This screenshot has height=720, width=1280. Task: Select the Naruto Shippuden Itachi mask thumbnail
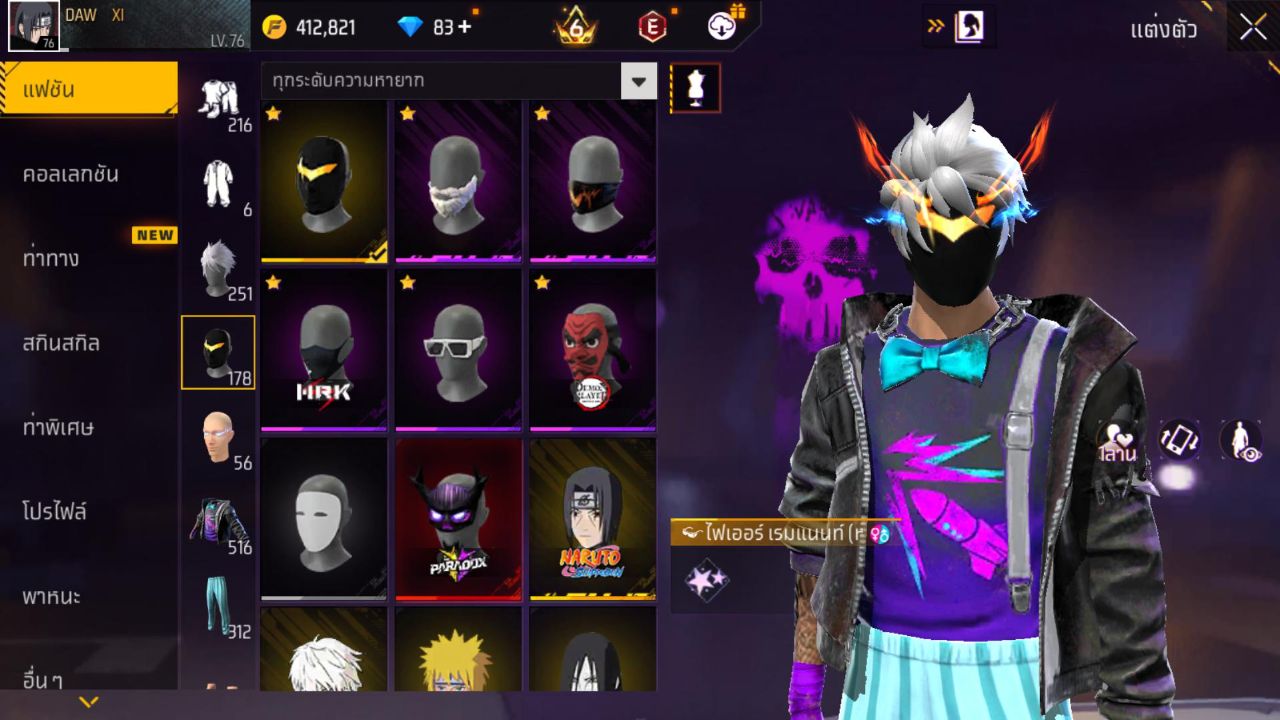[591, 517]
